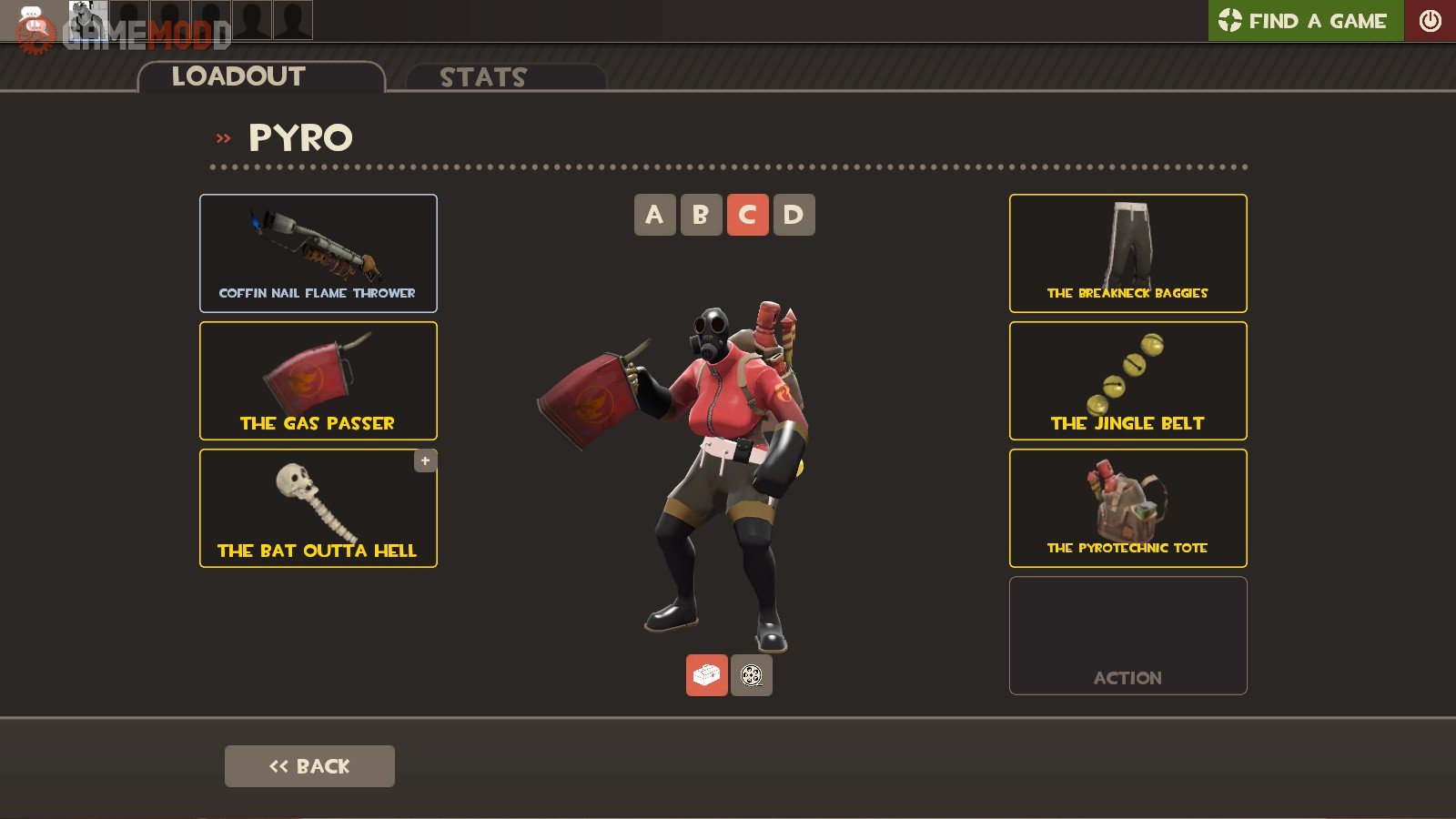Click the red power quit button

coord(1430,21)
